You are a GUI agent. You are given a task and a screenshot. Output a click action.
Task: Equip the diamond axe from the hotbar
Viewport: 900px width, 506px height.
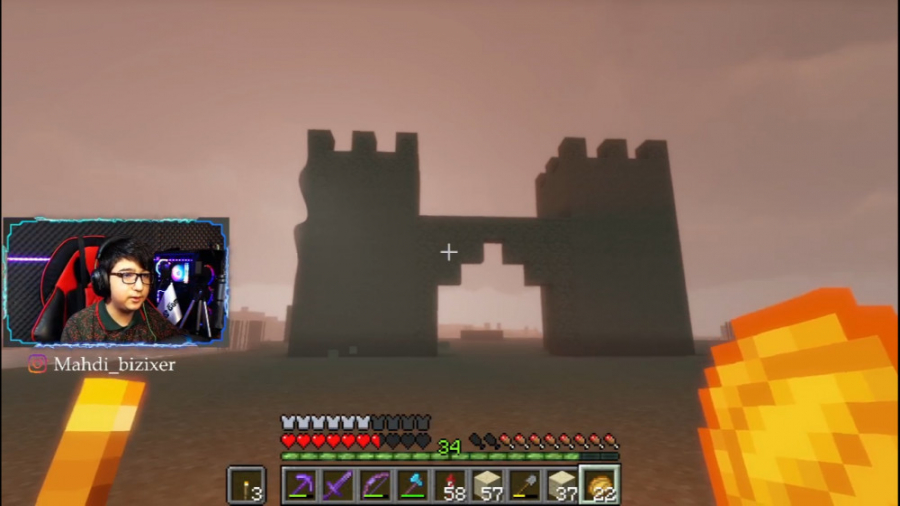tap(412, 485)
